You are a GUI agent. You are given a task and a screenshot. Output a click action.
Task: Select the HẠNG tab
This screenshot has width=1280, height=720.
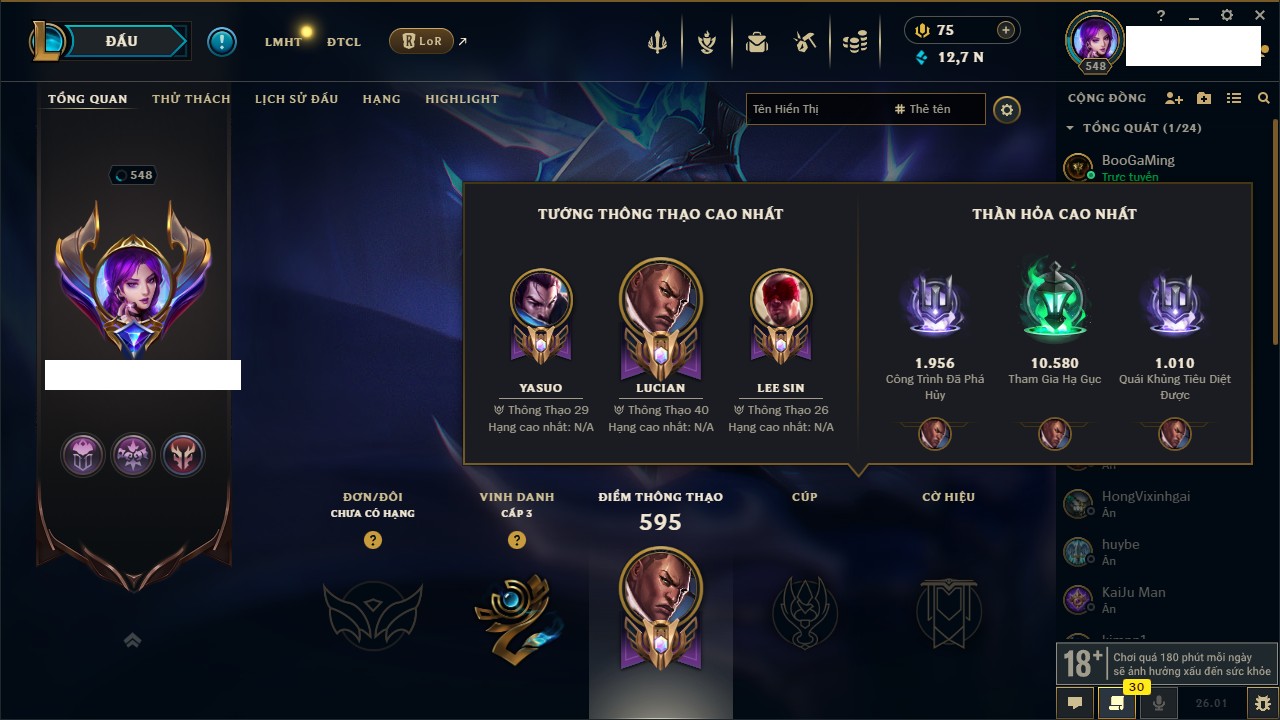tap(381, 99)
